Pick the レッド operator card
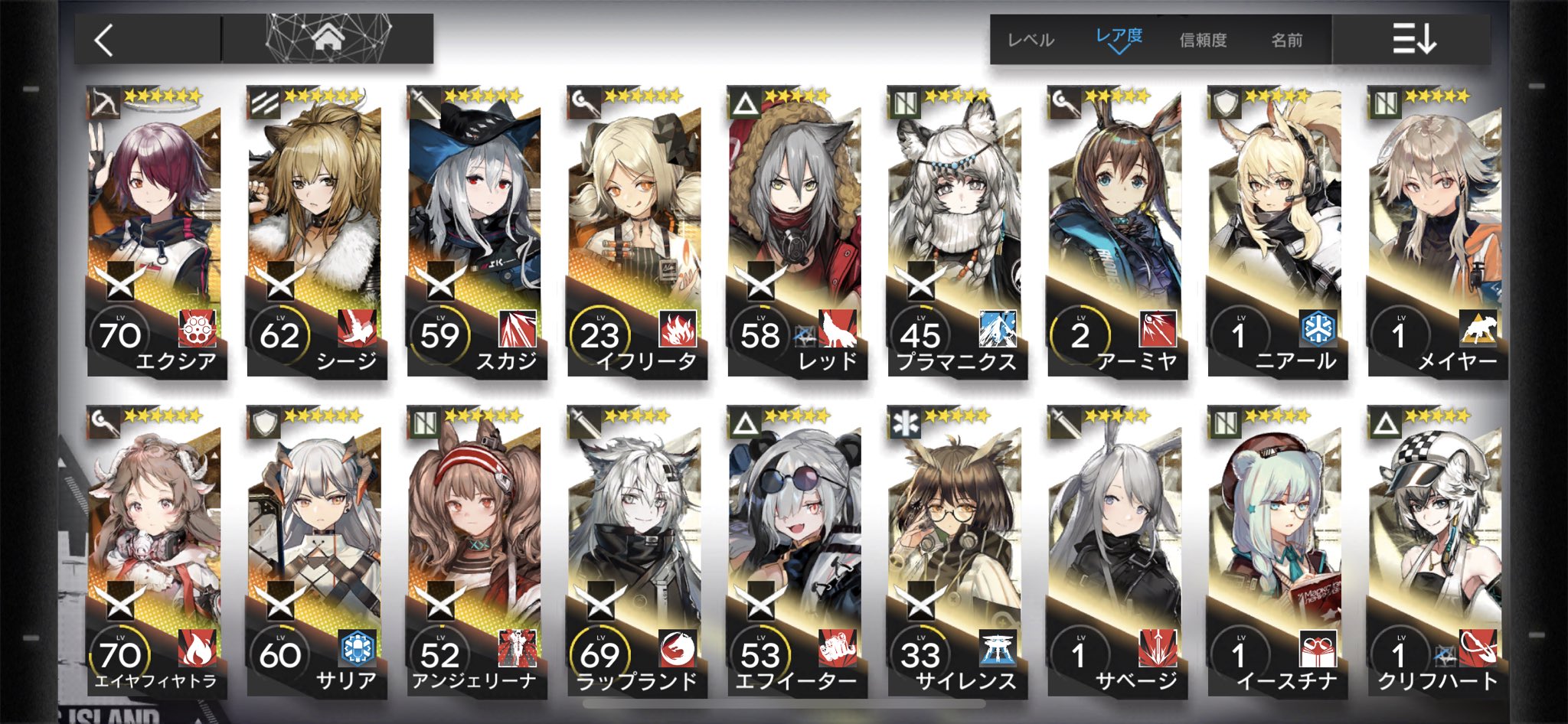Screen dimensions: 1568x724 [795, 231]
